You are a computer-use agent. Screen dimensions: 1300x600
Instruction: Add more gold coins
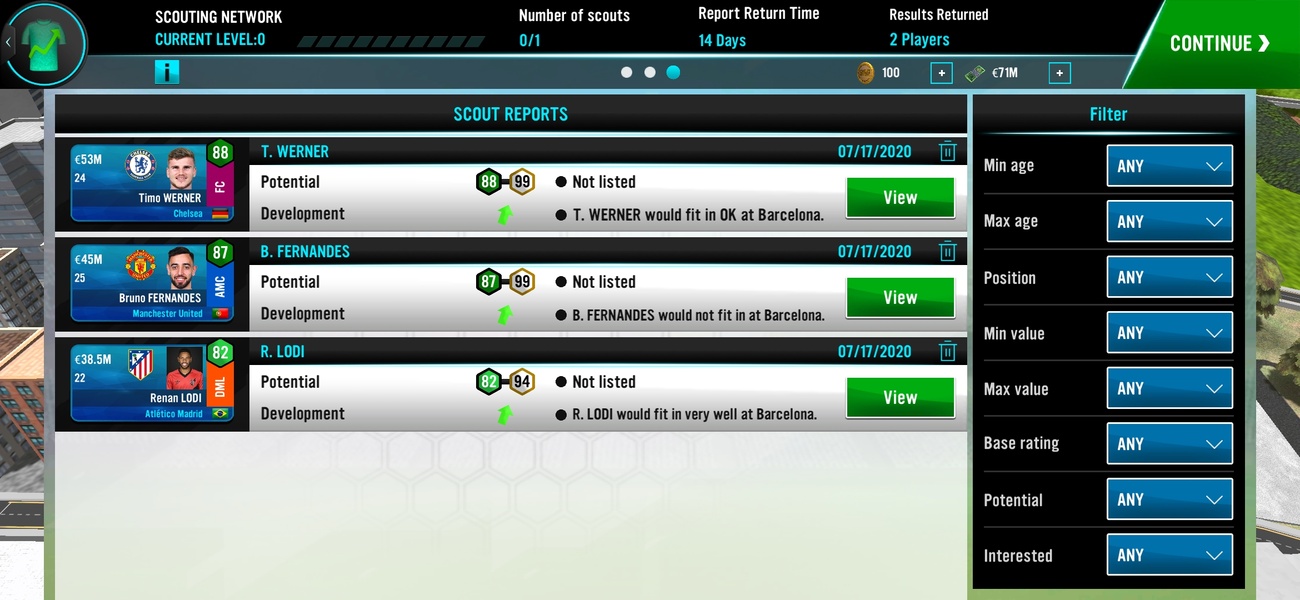[x=941, y=73]
